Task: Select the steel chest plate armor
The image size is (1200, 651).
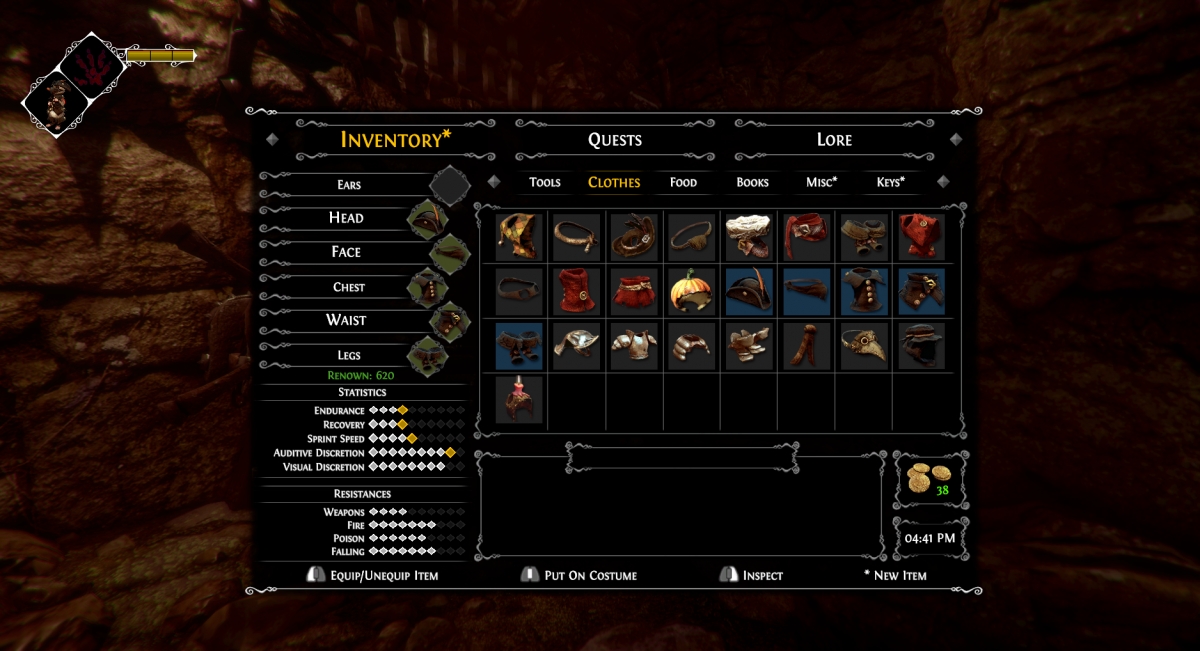Action: [x=634, y=345]
